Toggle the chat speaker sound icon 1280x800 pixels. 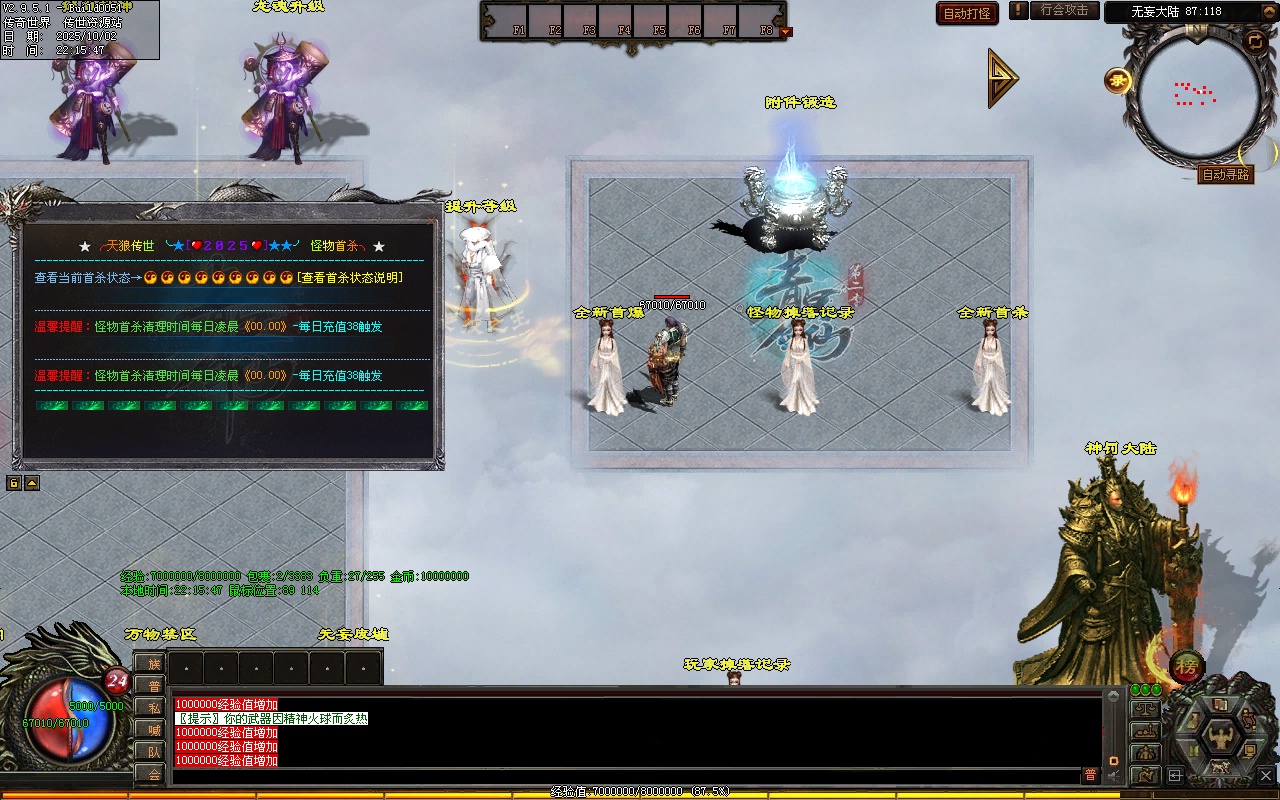click(1113, 776)
